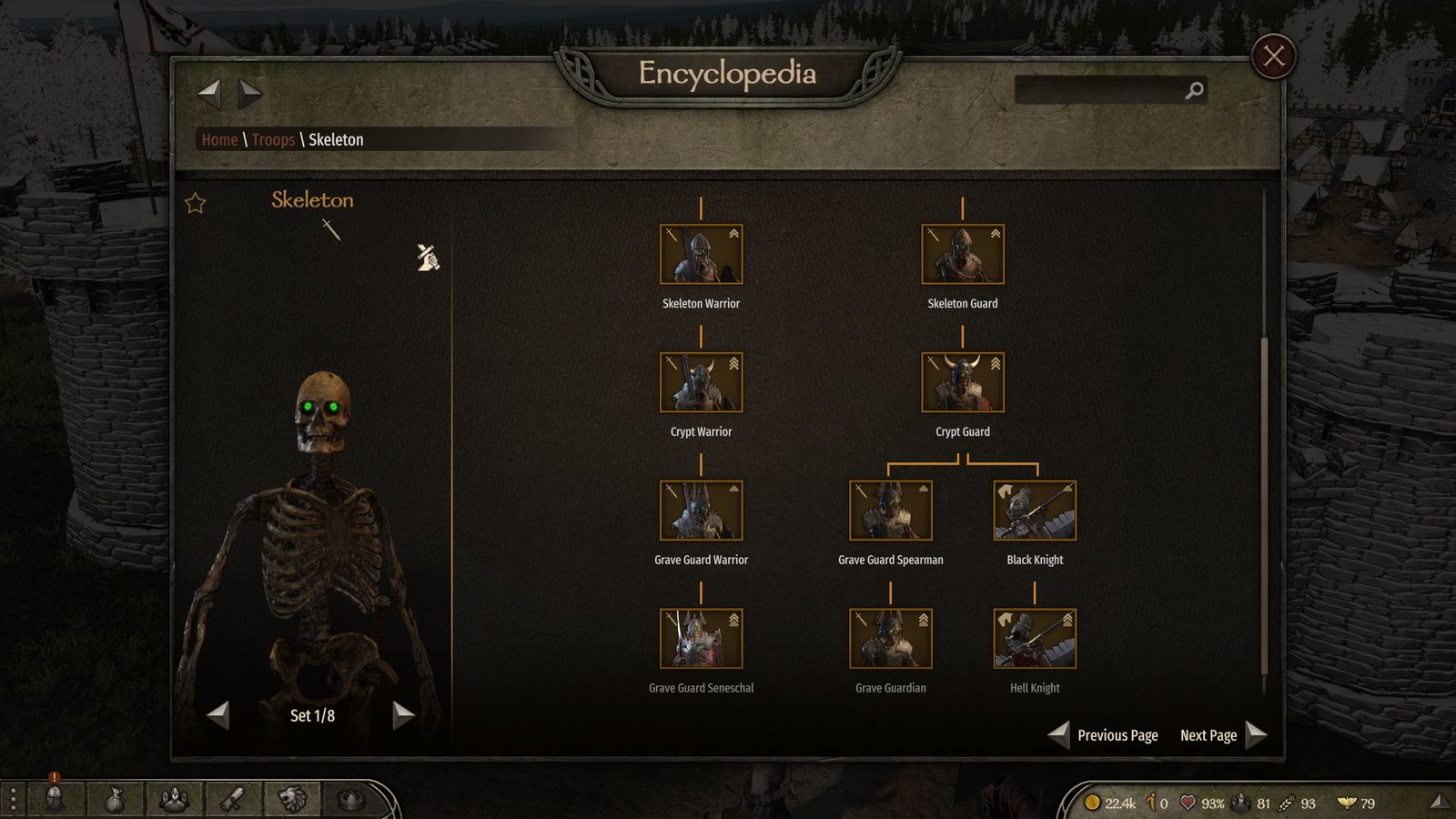The width and height of the screenshot is (1456, 819).
Task: Go to the Next Page
Action: tap(1221, 735)
